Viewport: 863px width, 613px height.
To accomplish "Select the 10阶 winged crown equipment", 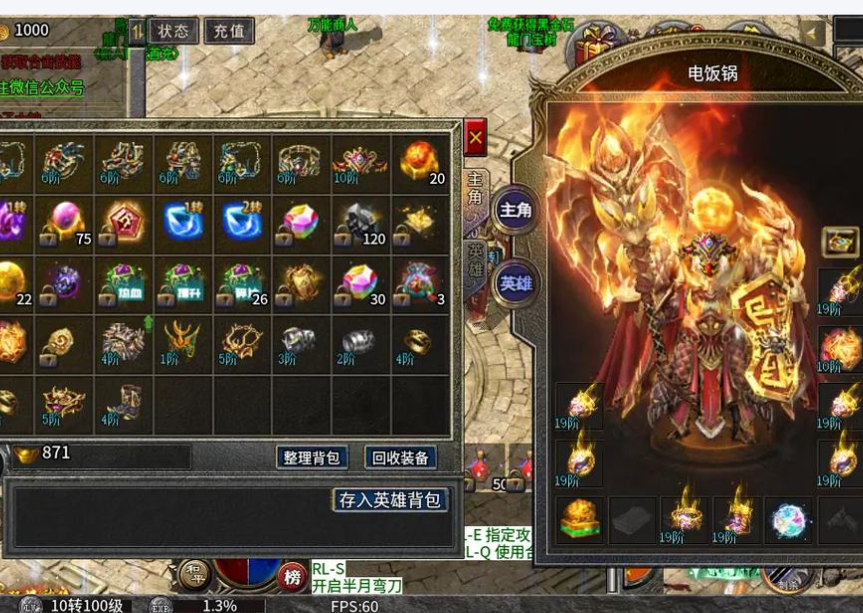I will [361, 162].
